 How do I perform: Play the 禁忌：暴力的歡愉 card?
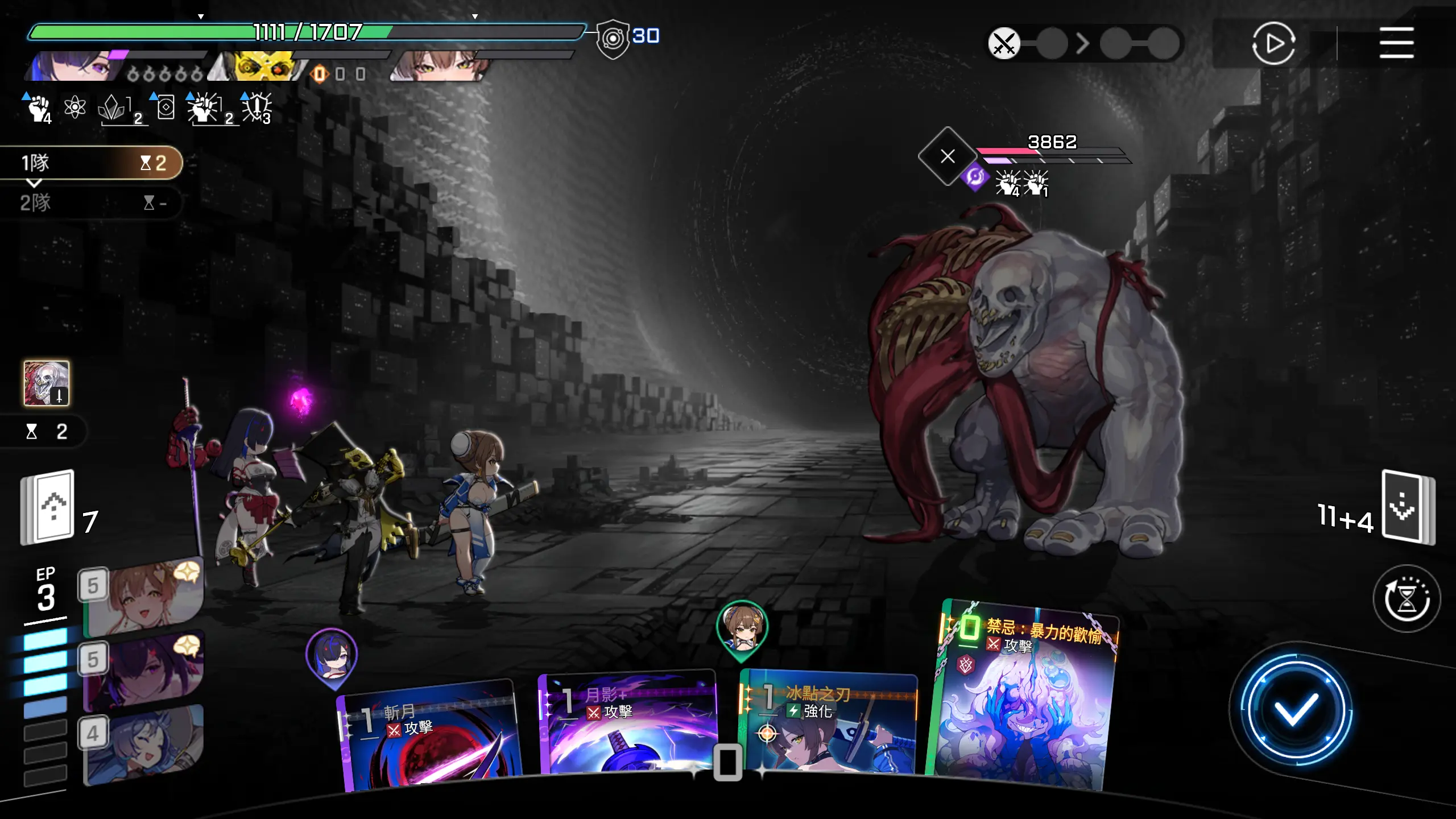pyautogui.click(x=1023, y=697)
